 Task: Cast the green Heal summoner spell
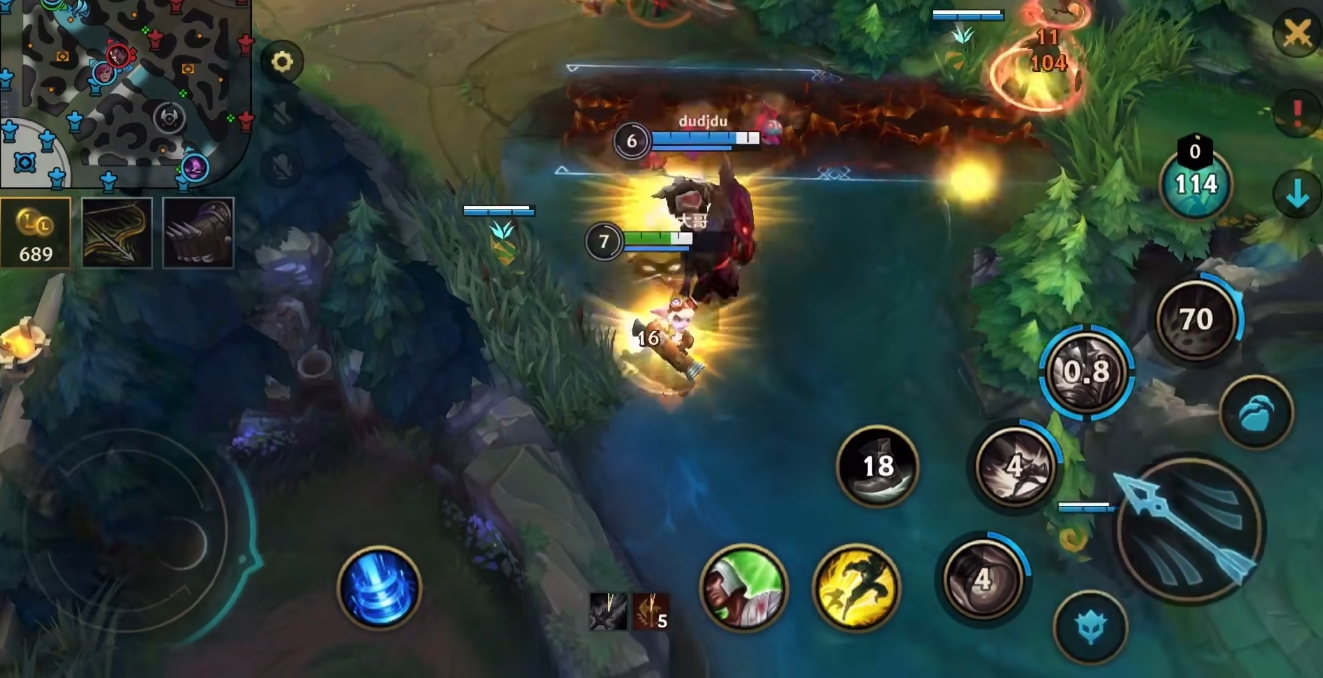pos(743,588)
